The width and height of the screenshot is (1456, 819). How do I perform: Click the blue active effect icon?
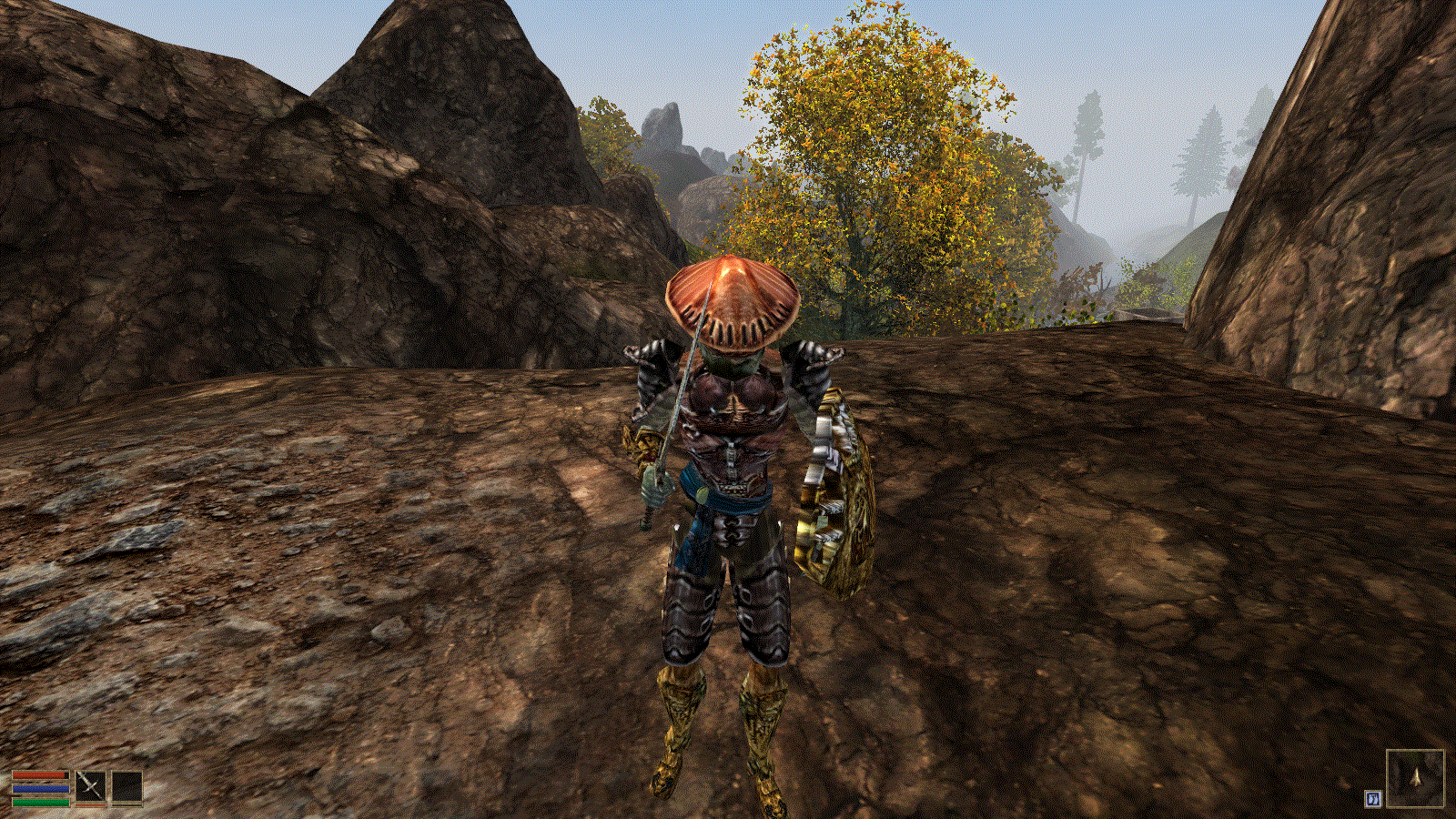pos(1373,798)
